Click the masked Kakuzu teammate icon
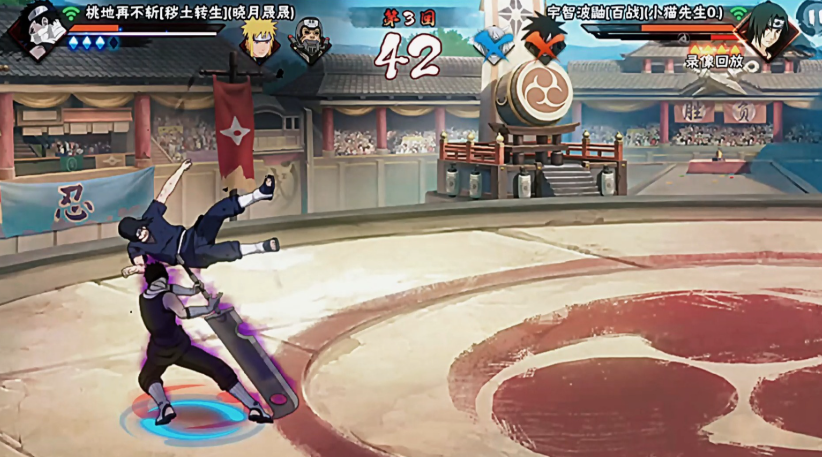Image resolution: width=822 pixels, height=457 pixels. 307,41
